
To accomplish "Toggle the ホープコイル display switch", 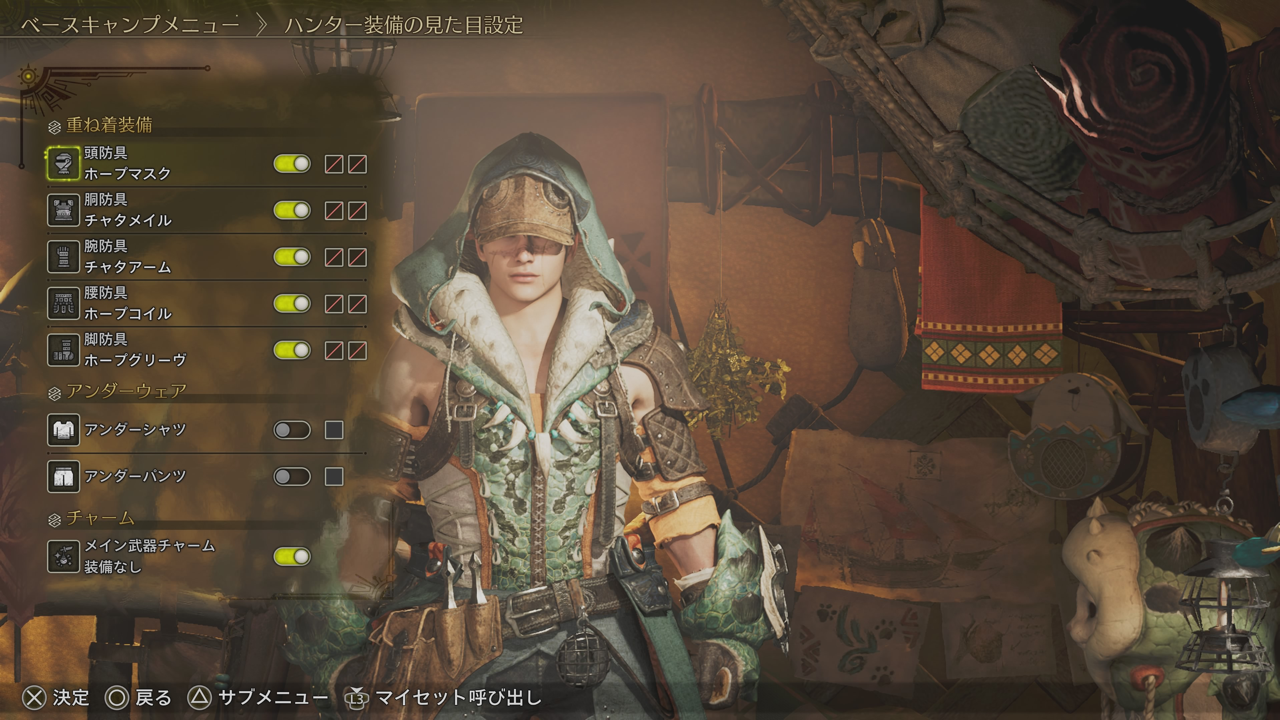I will pos(292,303).
